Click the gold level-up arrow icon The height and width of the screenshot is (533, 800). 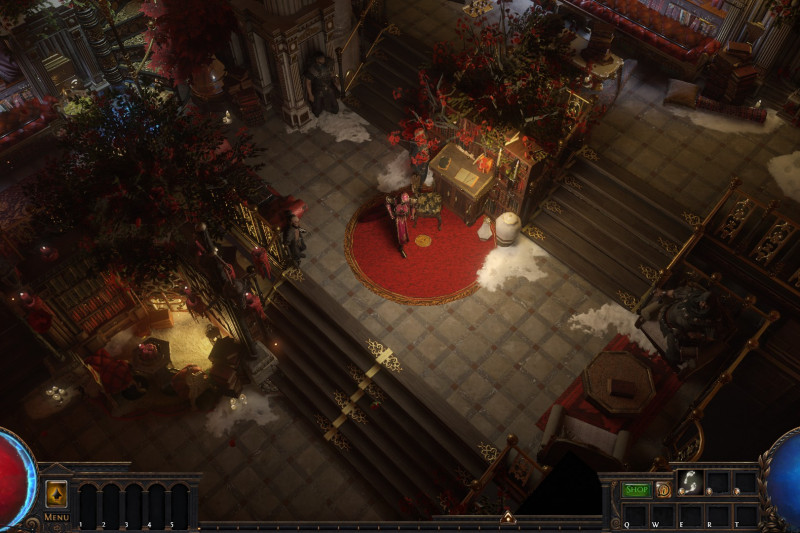(57, 494)
